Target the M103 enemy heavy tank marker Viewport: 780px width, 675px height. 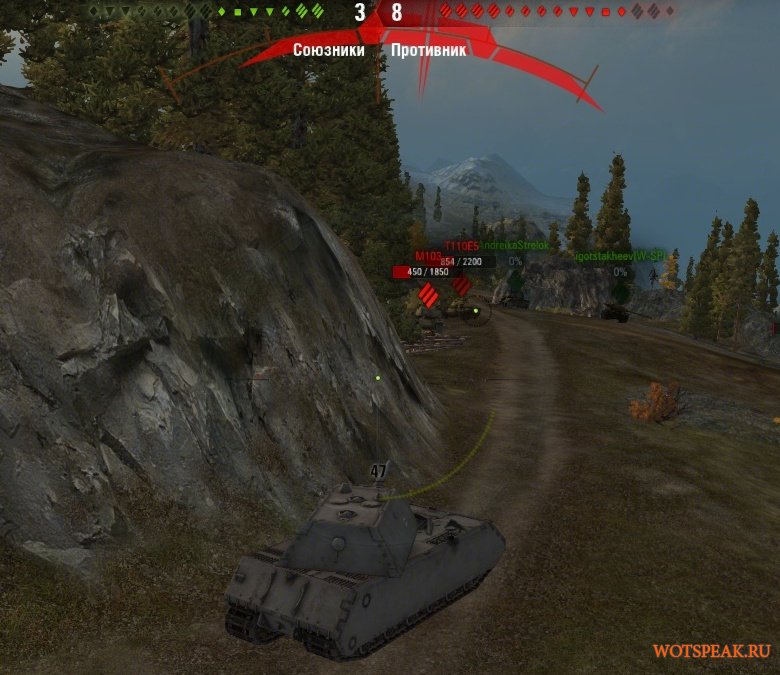428,295
